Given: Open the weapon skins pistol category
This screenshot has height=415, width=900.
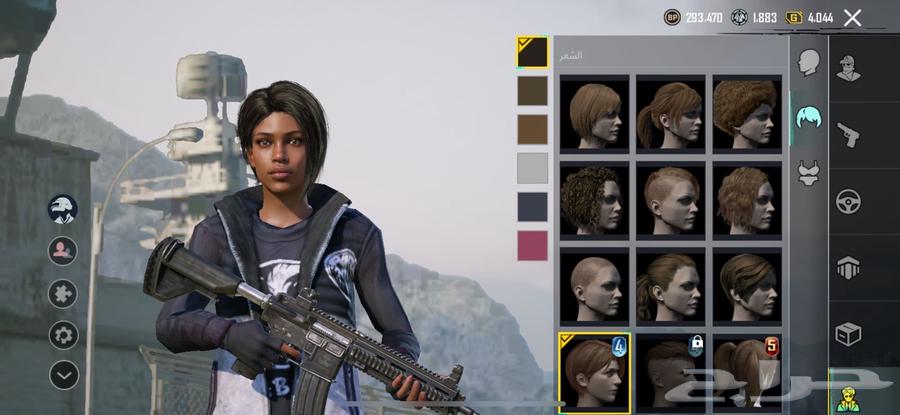Looking at the screenshot, I should tap(849, 133).
